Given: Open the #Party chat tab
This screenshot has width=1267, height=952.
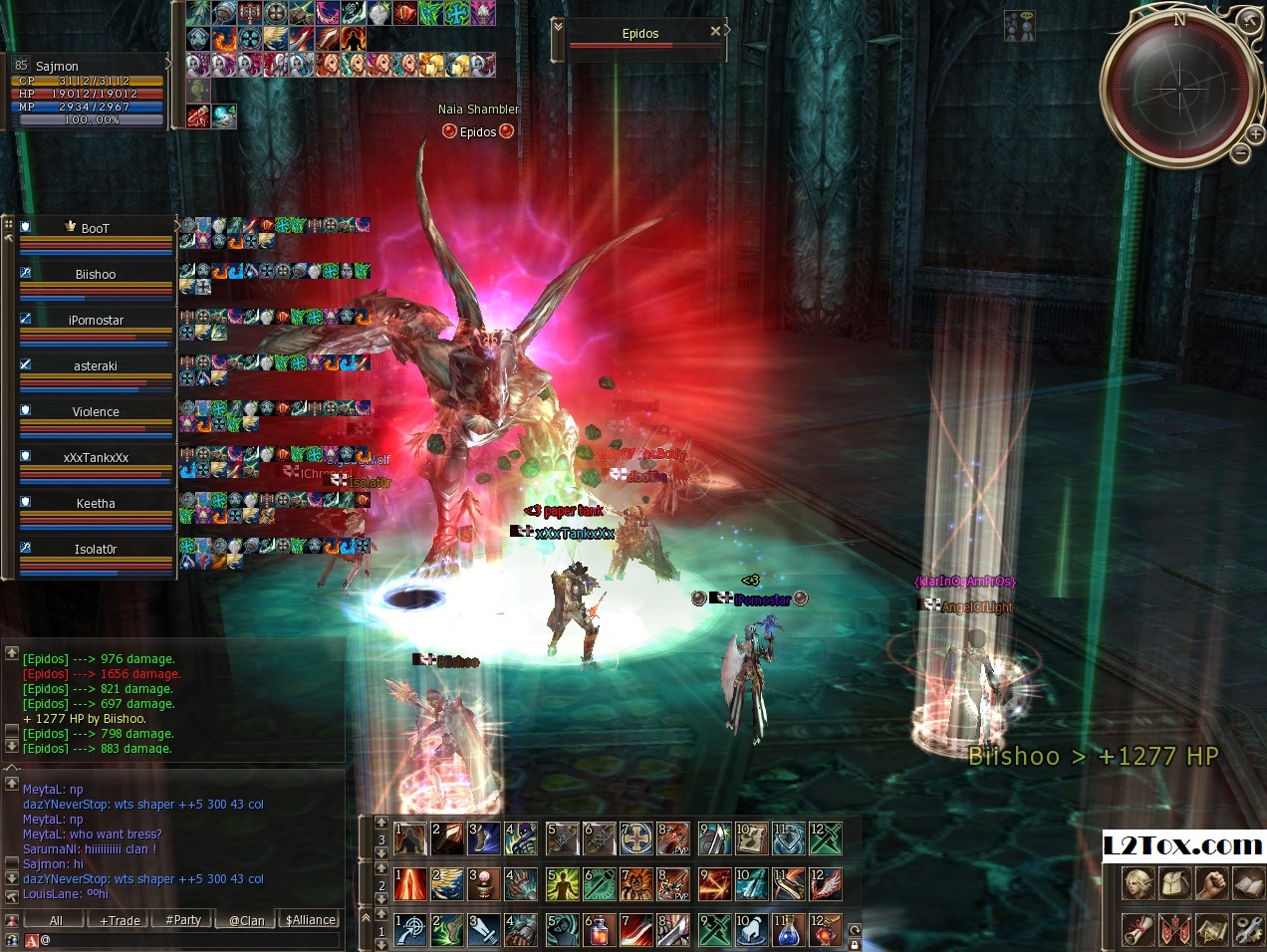Looking at the screenshot, I should point(183,921).
